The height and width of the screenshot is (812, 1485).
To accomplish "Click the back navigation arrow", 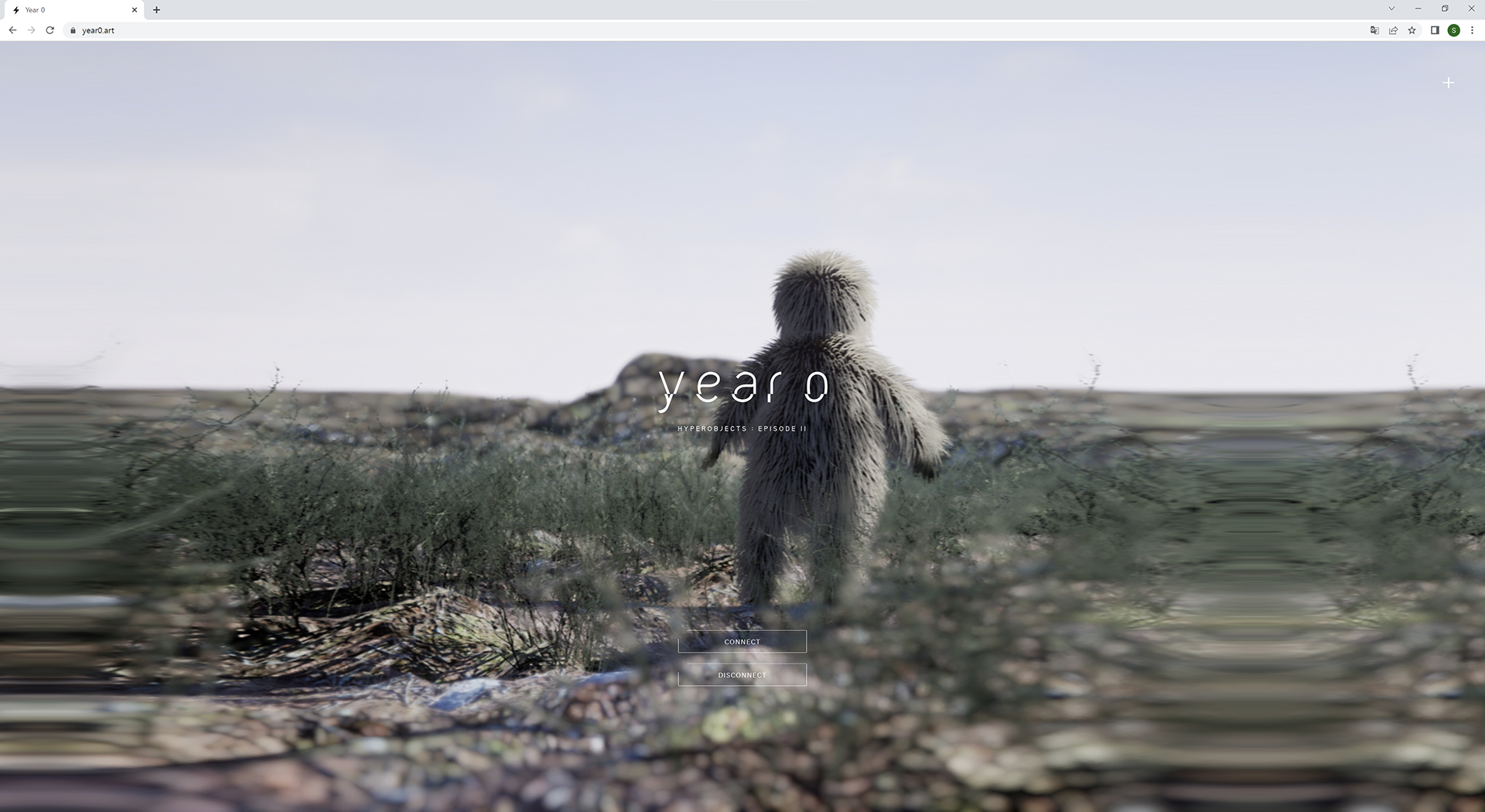I will pos(12,30).
